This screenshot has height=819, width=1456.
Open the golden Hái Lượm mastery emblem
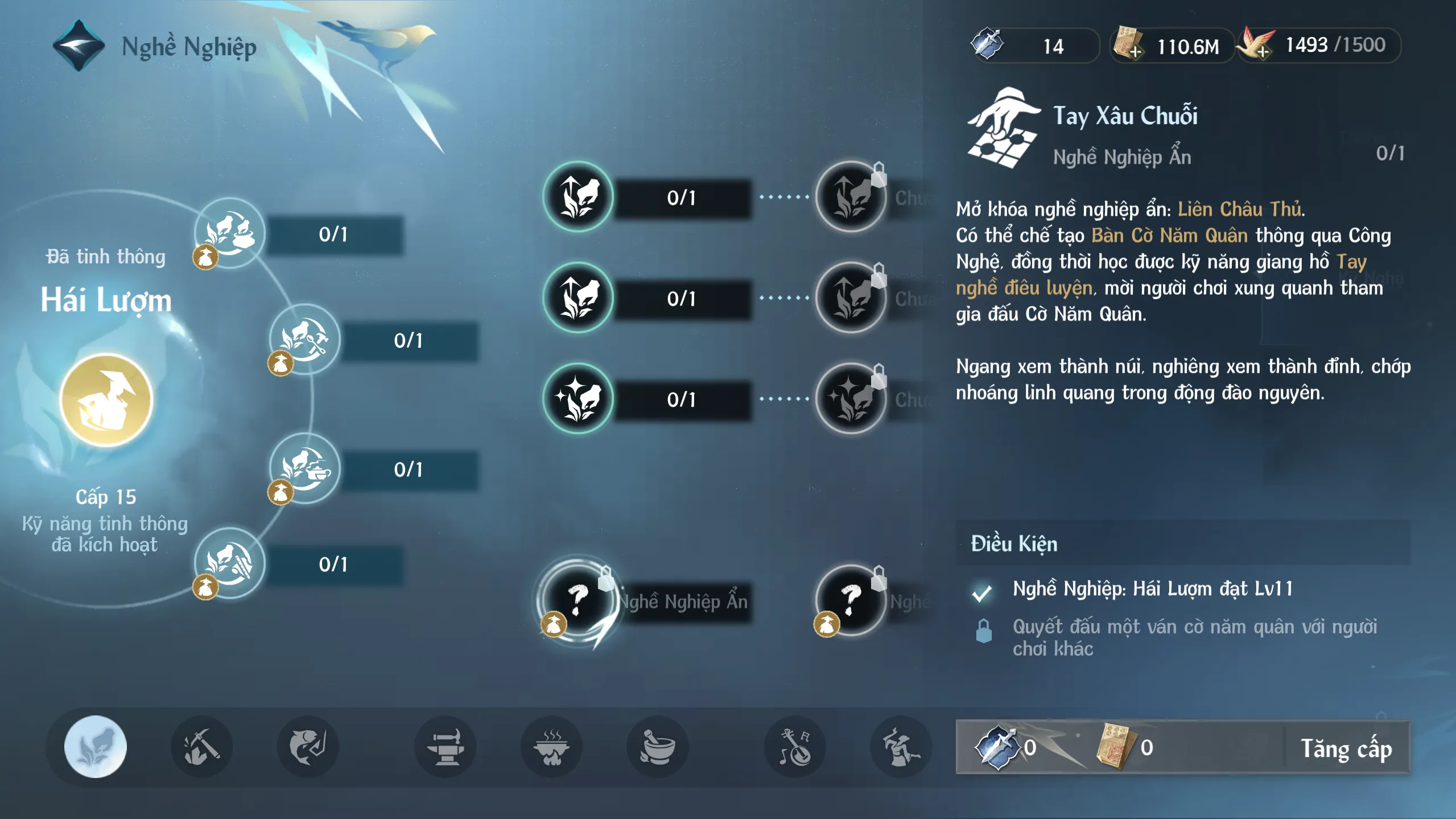106,400
